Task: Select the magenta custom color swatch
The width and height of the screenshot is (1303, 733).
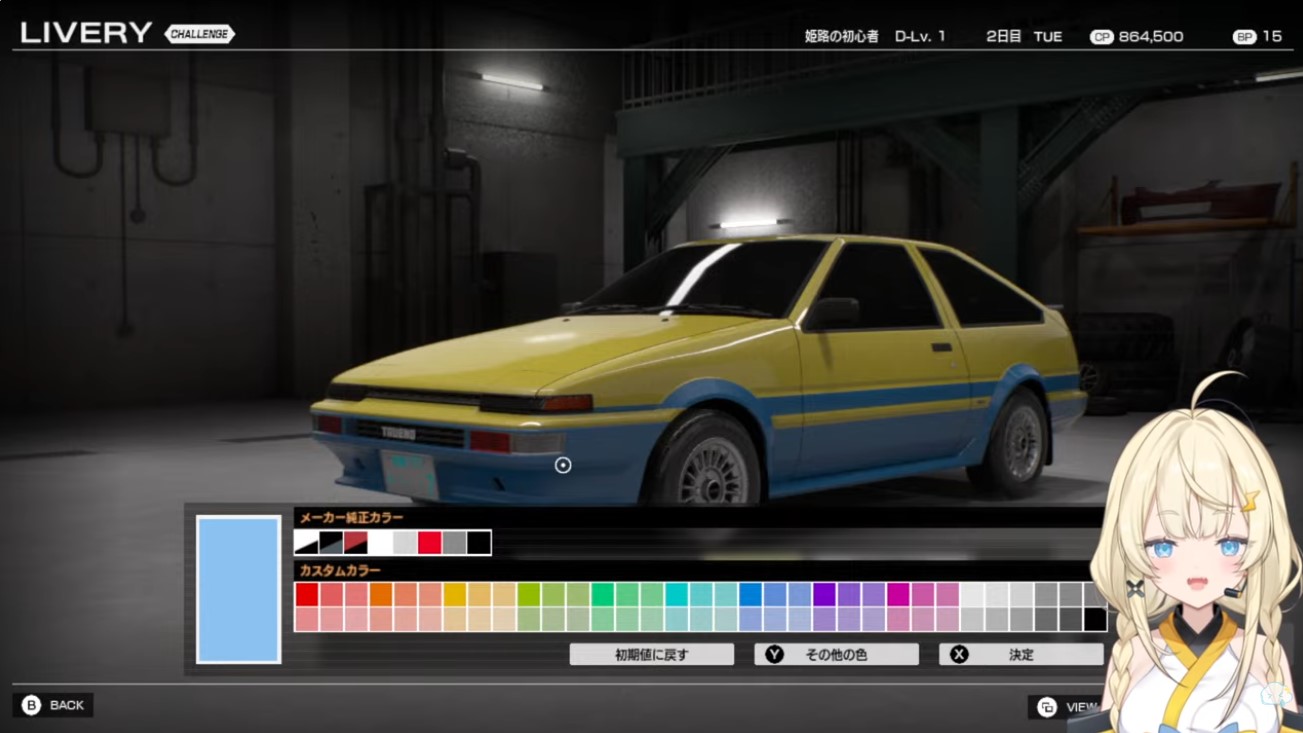Action: pyautogui.click(x=899, y=595)
